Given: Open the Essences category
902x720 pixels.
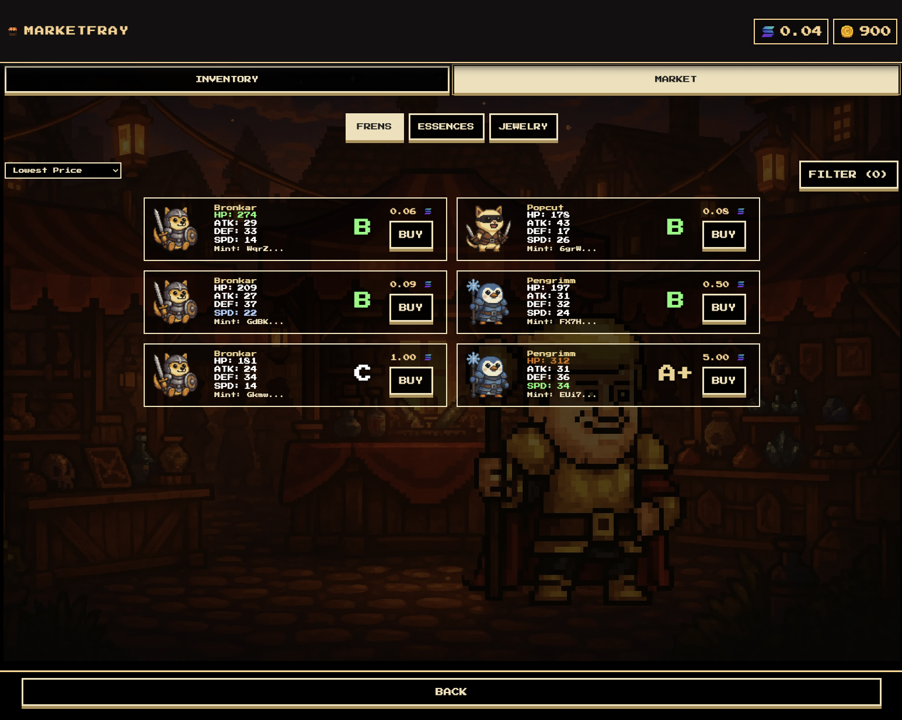Looking at the screenshot, I should (446, 127).
